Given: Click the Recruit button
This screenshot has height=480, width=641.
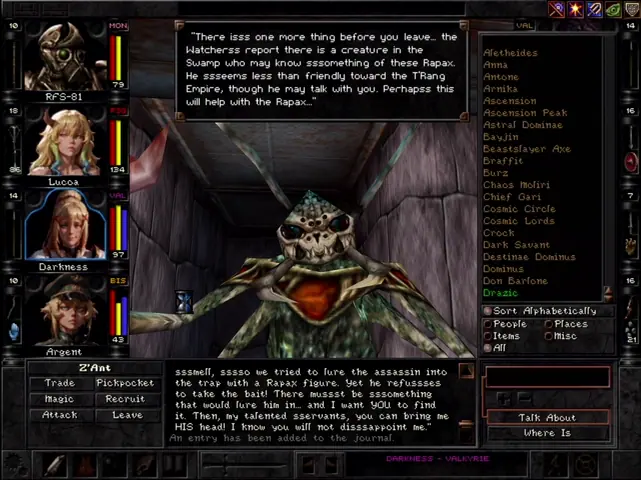Looking at the screenshot, I should point(125,399).
